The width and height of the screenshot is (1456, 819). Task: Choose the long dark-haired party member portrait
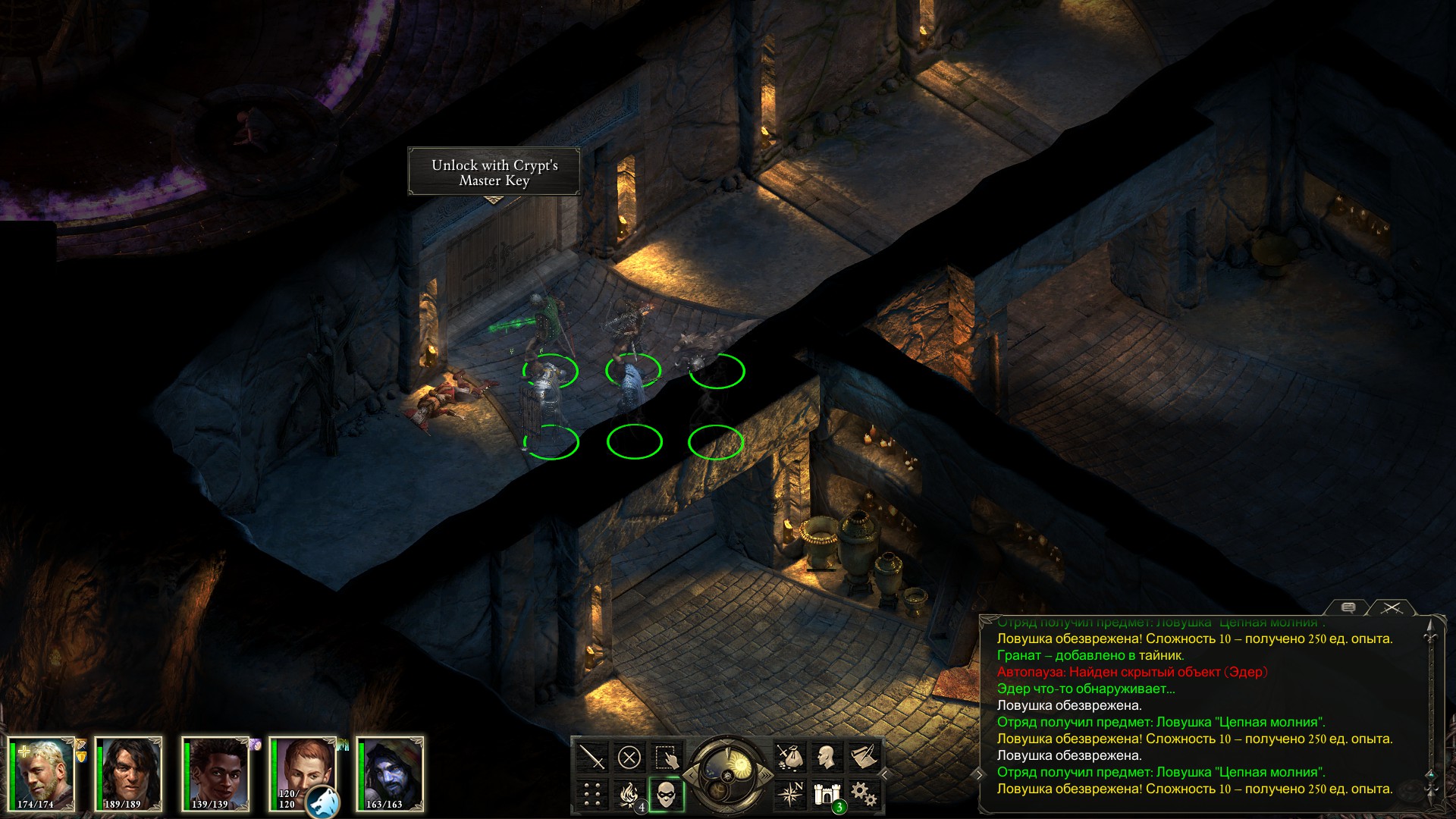(129, 773)
